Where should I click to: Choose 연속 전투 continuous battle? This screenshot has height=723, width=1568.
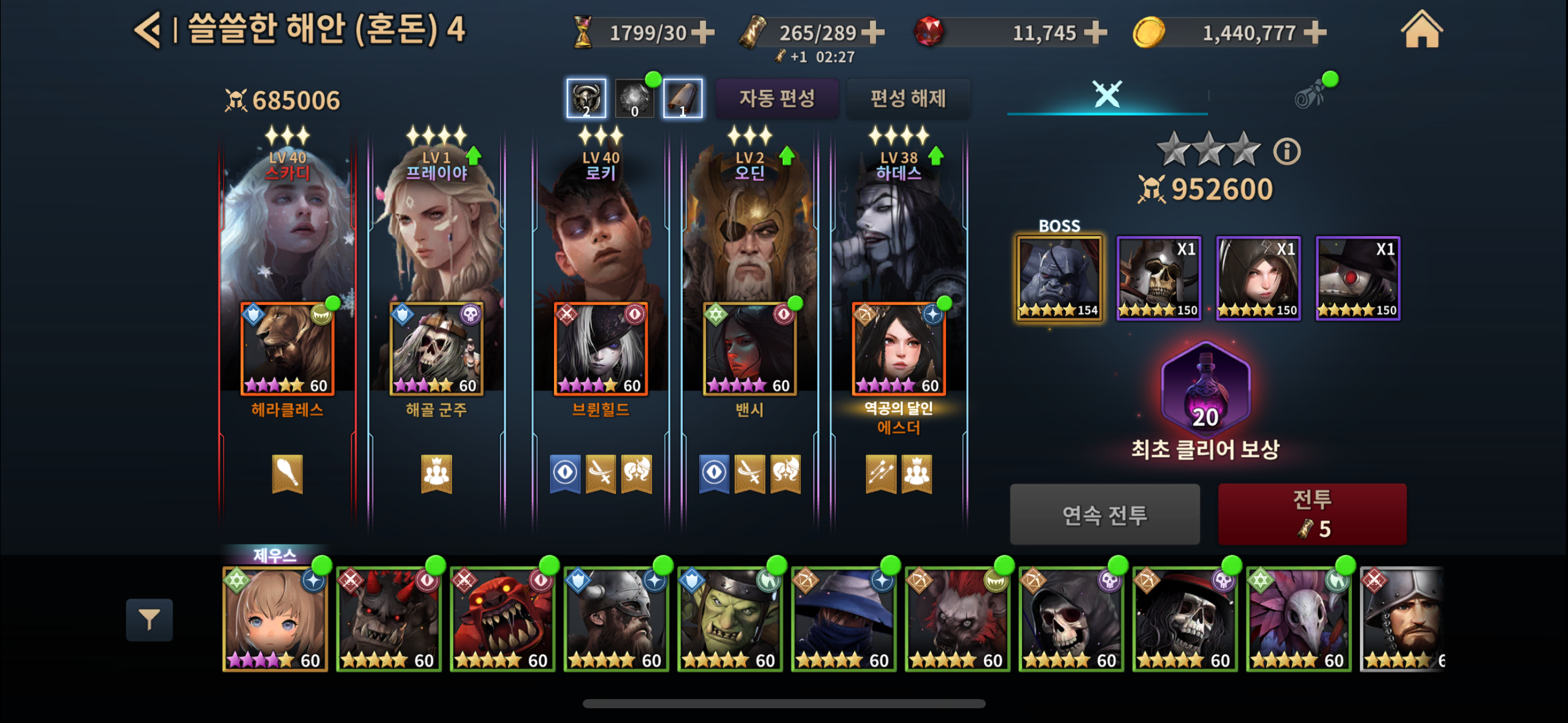click(x=1104, y=514)
